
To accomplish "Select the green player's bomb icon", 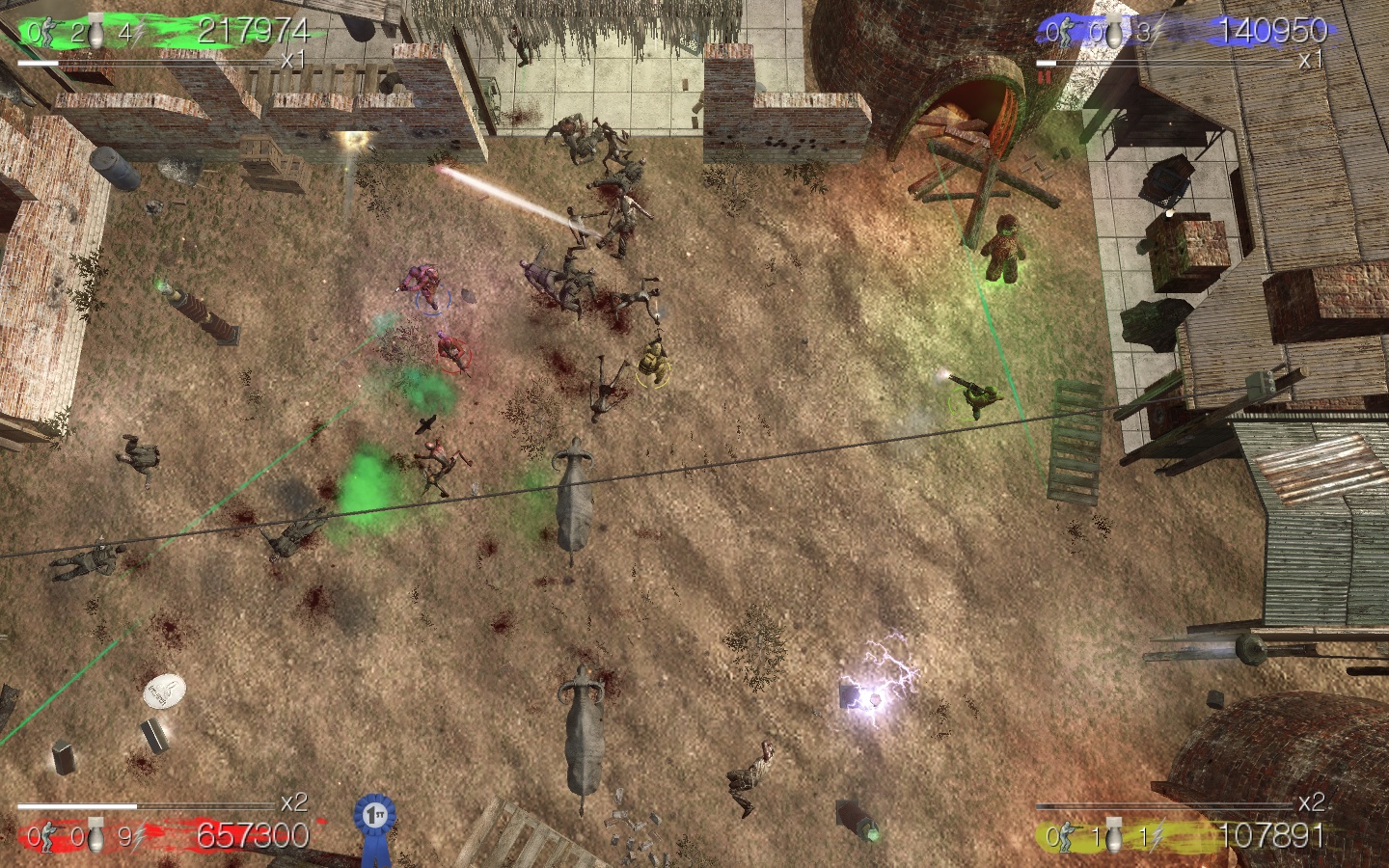I will (x=97, y=31).
